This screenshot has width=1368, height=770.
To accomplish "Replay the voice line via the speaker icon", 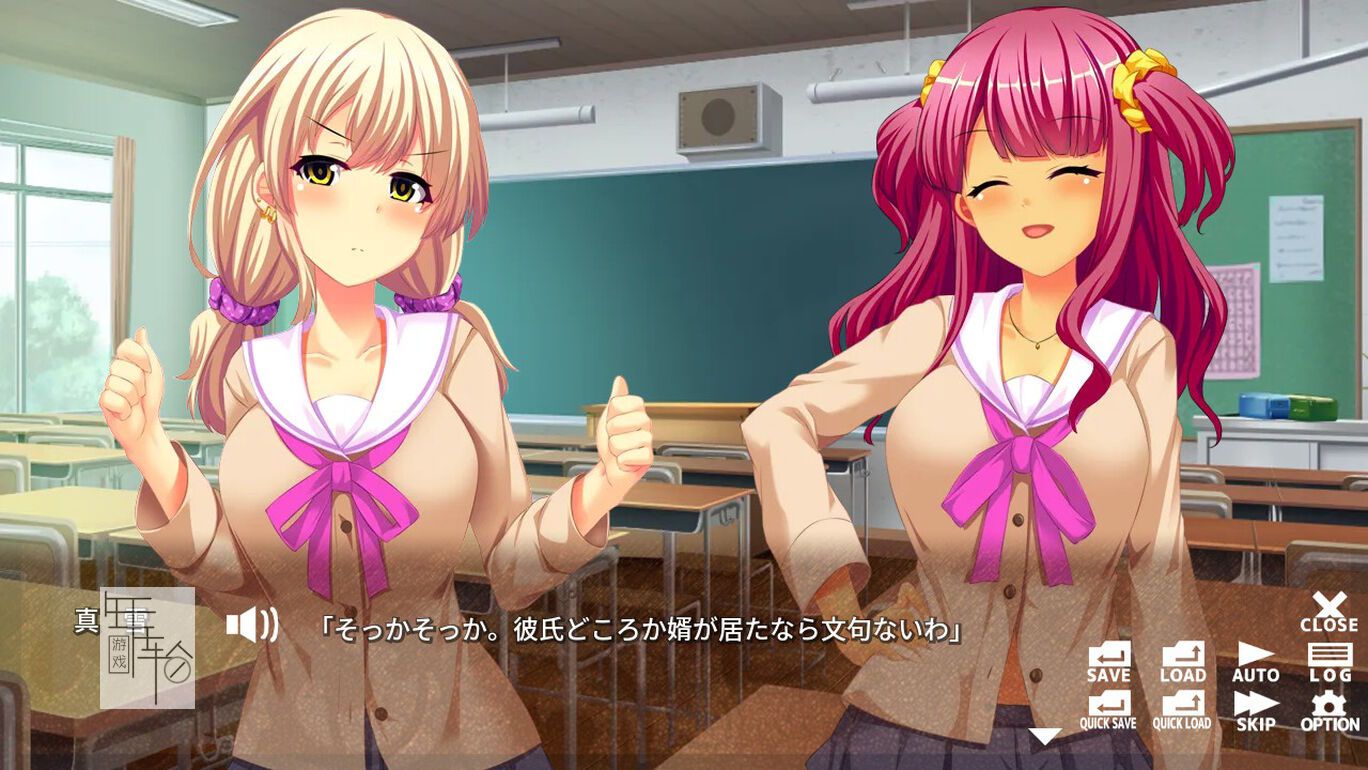I will click(251, 626).
